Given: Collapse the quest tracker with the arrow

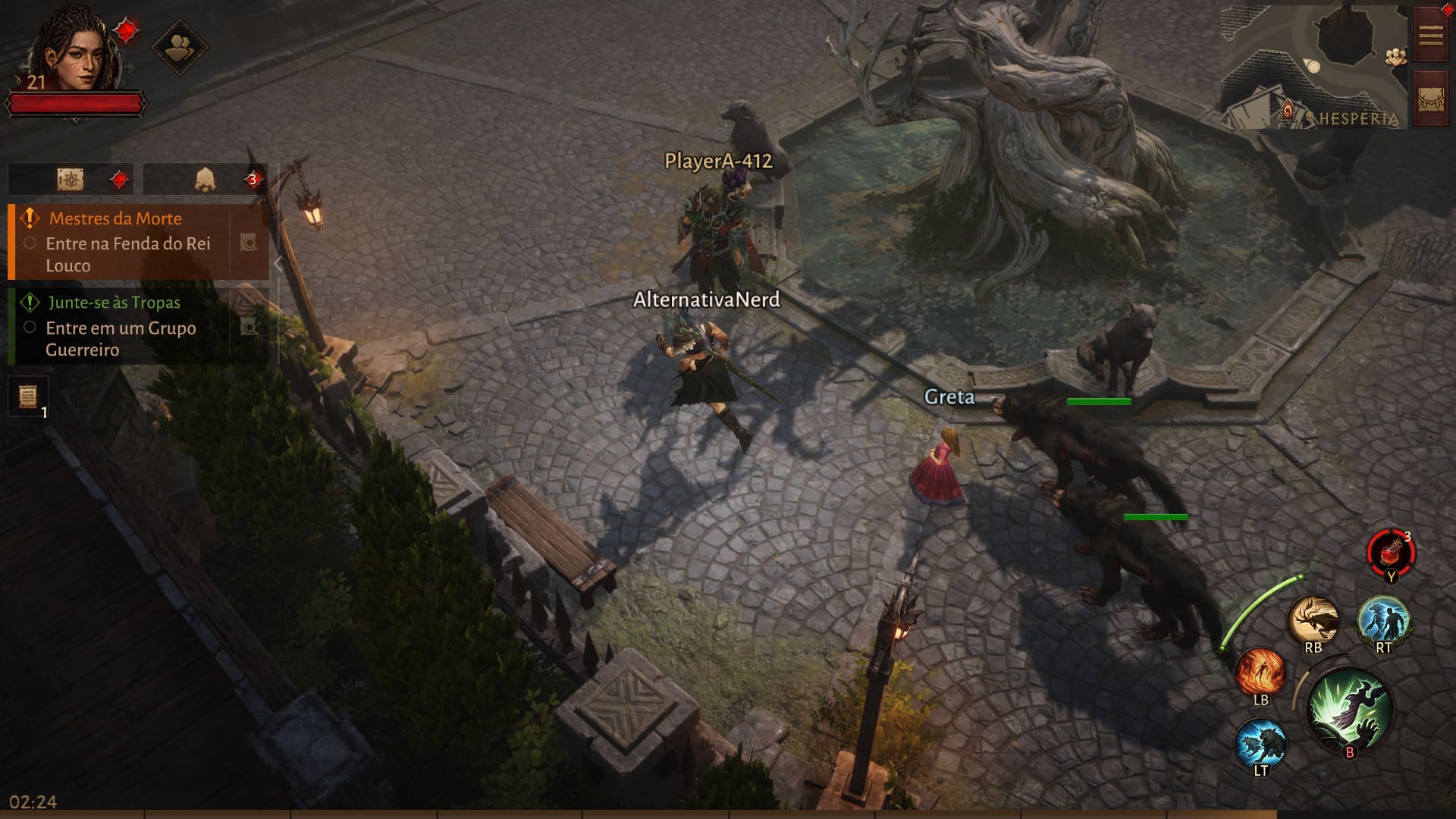Looking at the screenshot, I should pos(278,264).
